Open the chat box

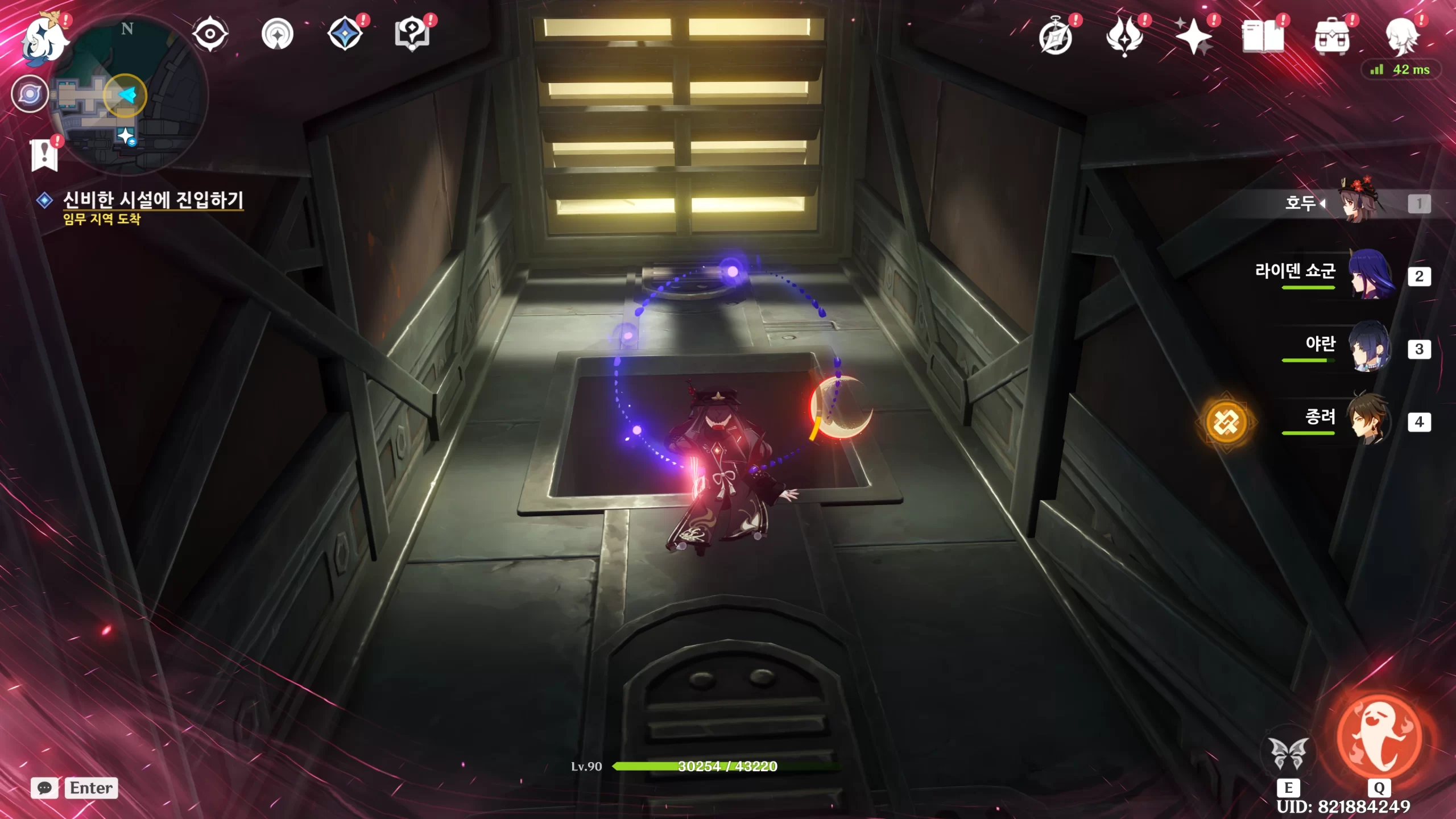click(x=44, y=788)
